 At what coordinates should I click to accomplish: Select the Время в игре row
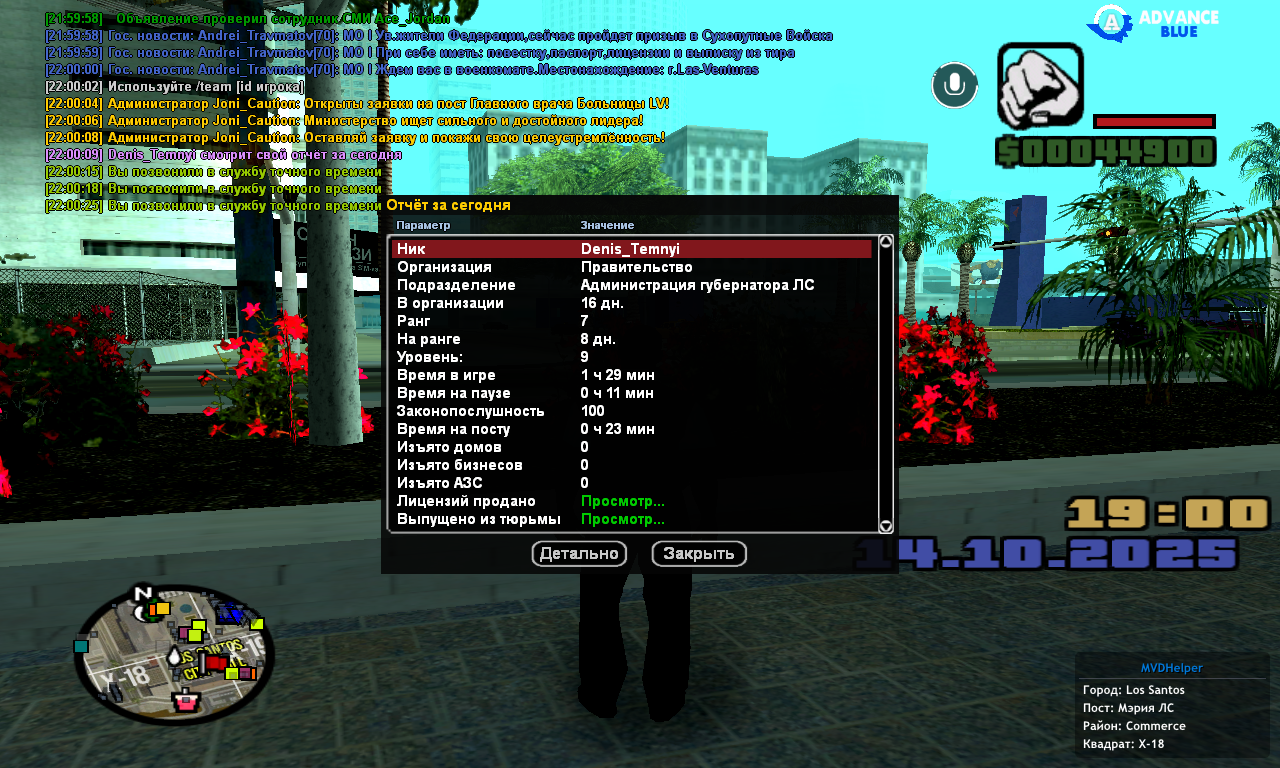click(x=630, y=375)
